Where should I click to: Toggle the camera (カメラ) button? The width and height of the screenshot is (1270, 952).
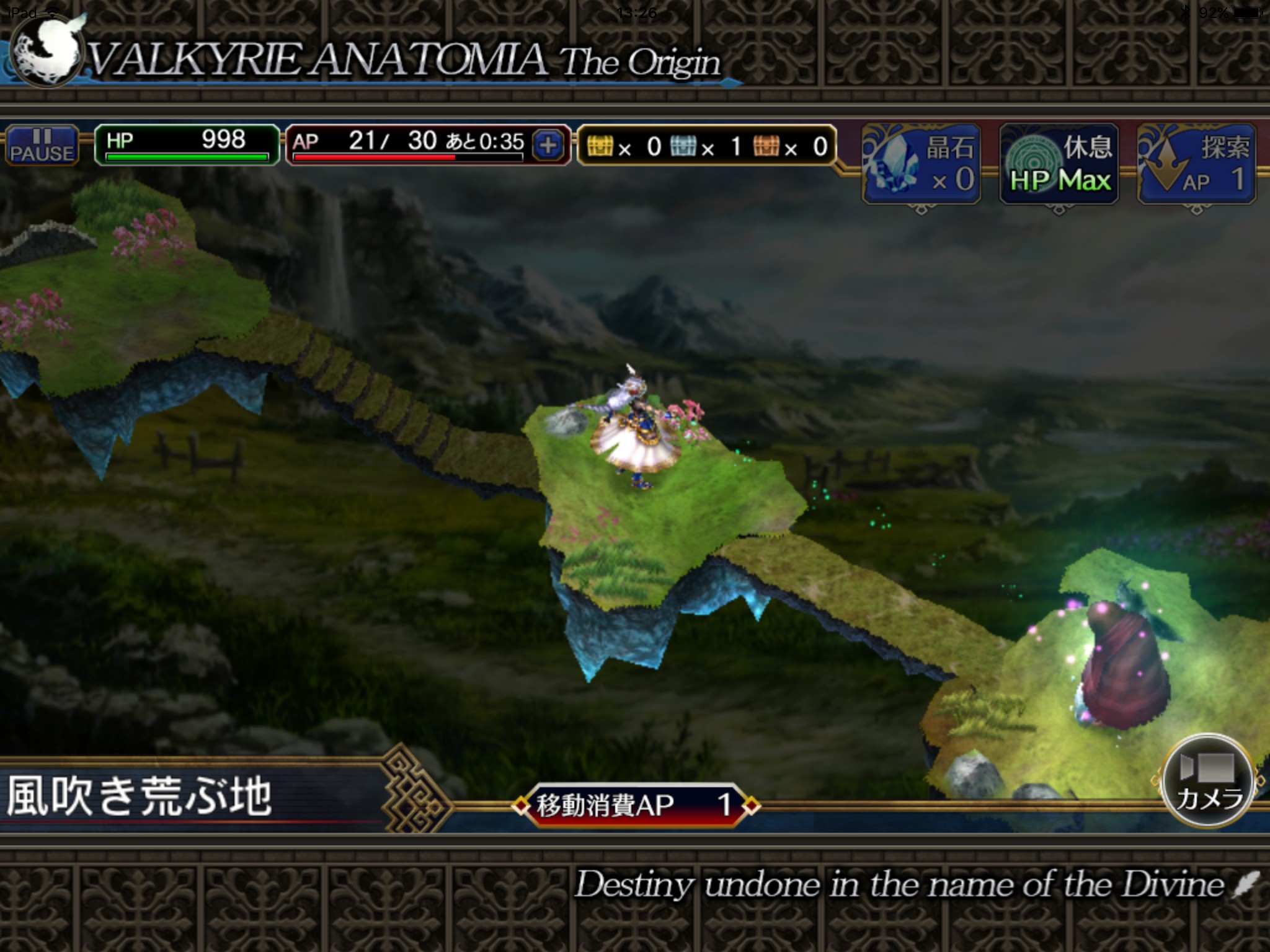(1207, 781)
